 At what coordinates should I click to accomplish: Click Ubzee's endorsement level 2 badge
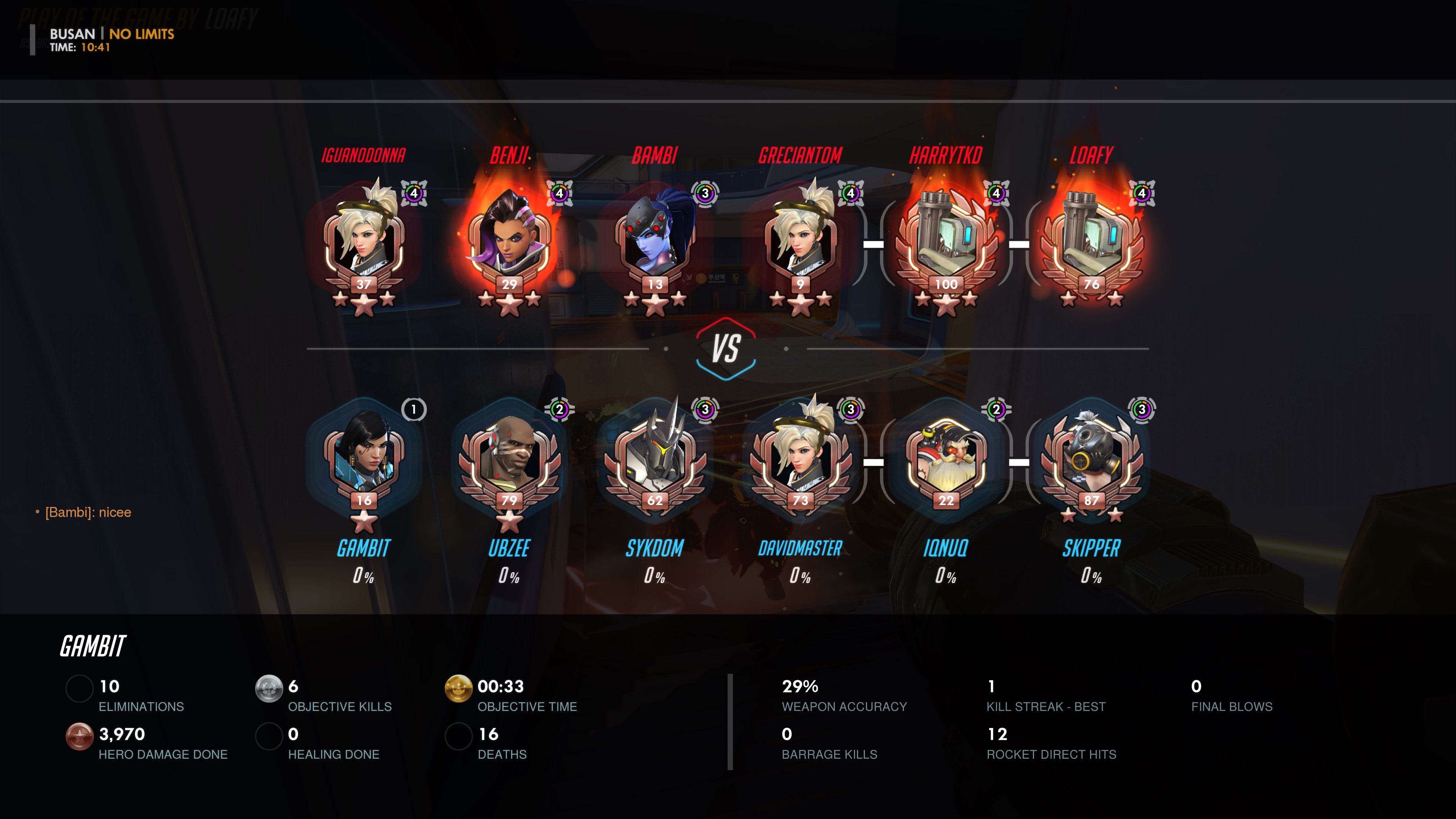(560, 409)
